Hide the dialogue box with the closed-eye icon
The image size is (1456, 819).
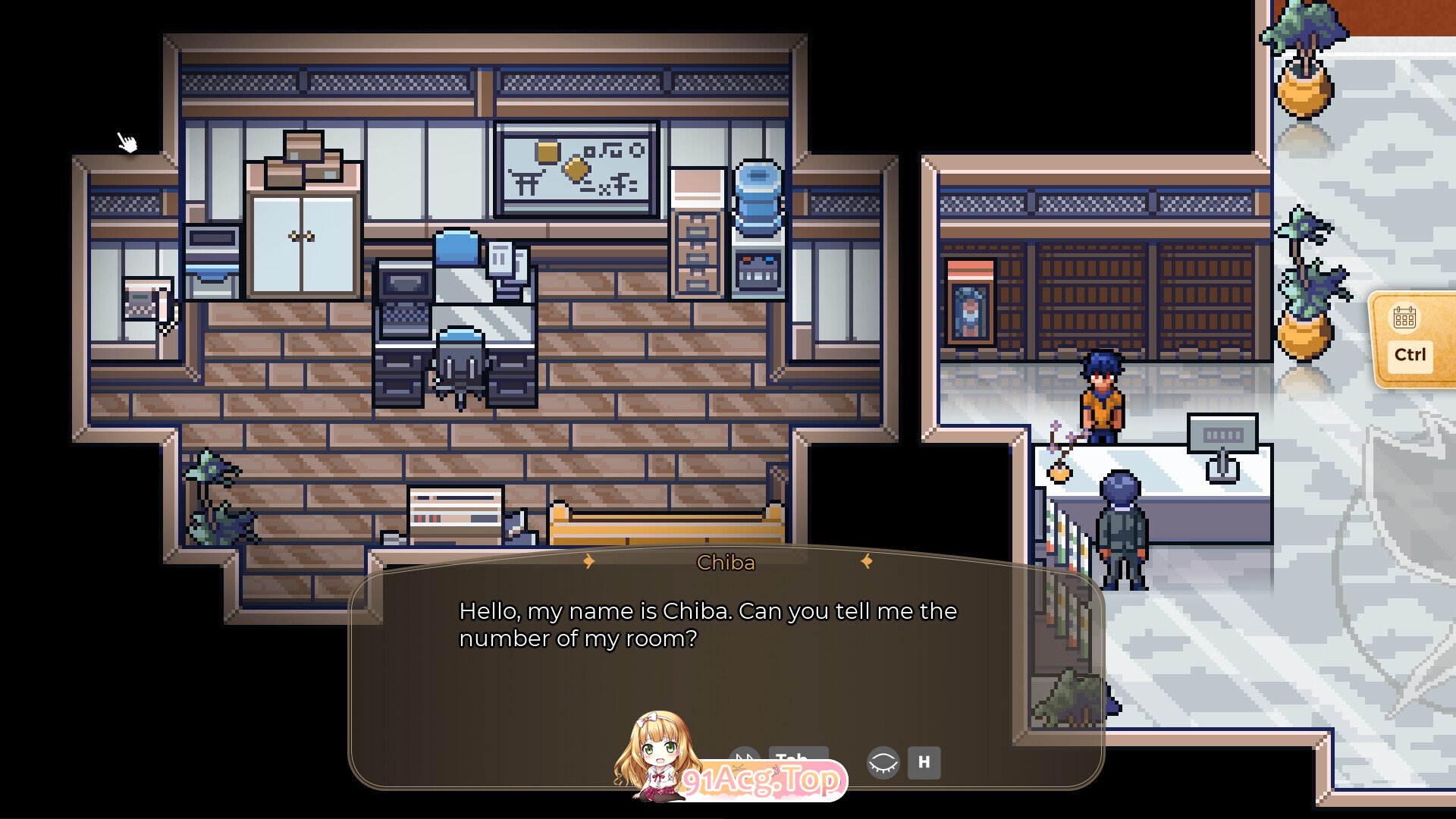point(883,762)
